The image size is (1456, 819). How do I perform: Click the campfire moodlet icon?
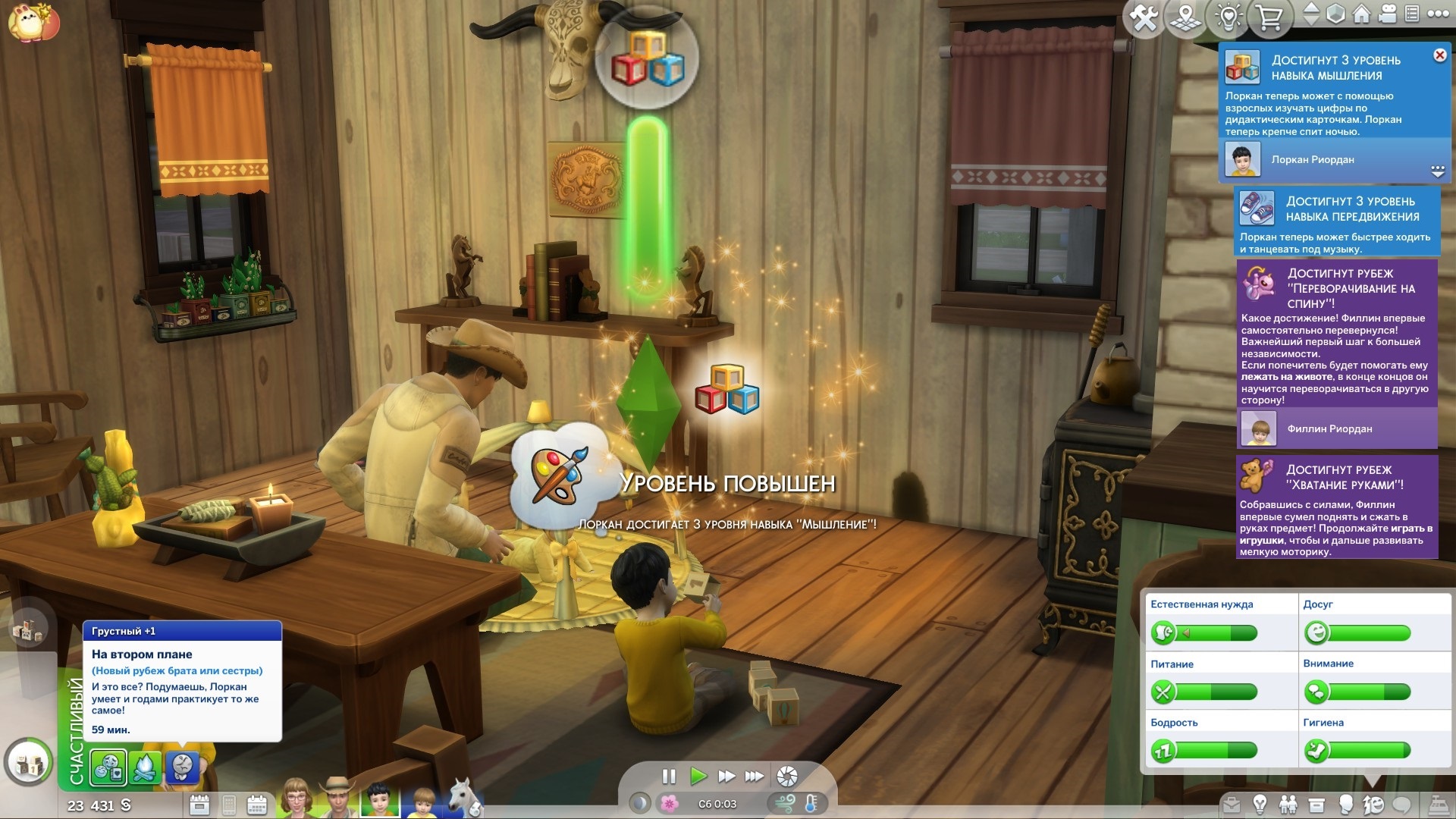[x=145, y=767]
